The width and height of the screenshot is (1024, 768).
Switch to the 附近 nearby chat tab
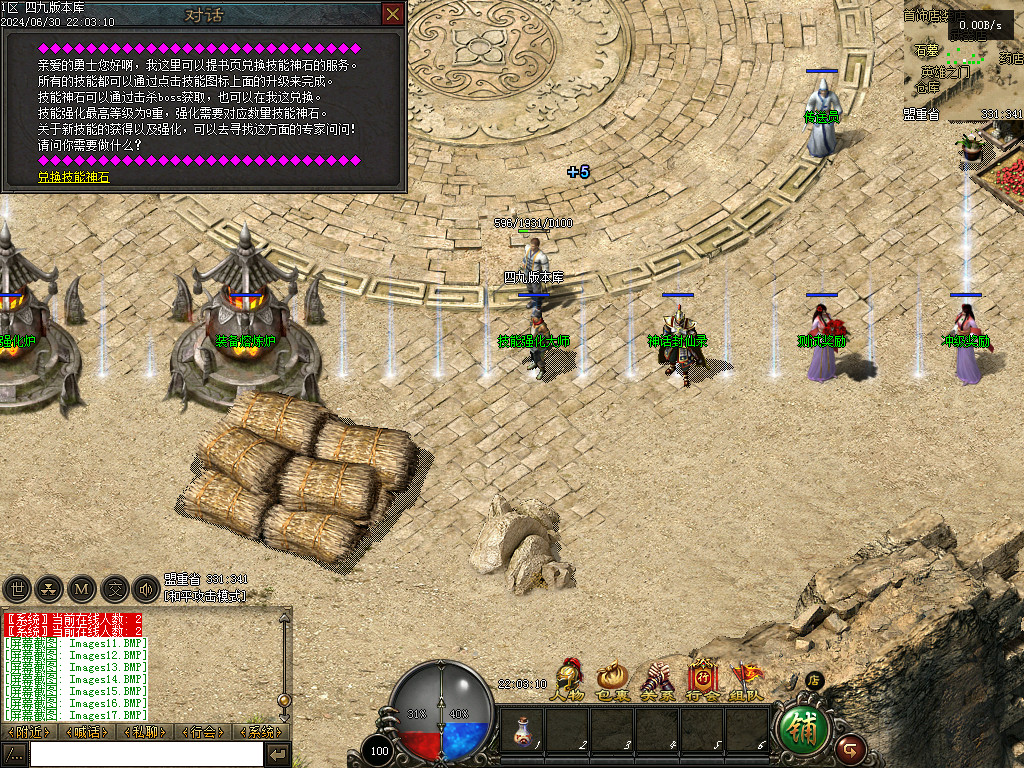29,732
